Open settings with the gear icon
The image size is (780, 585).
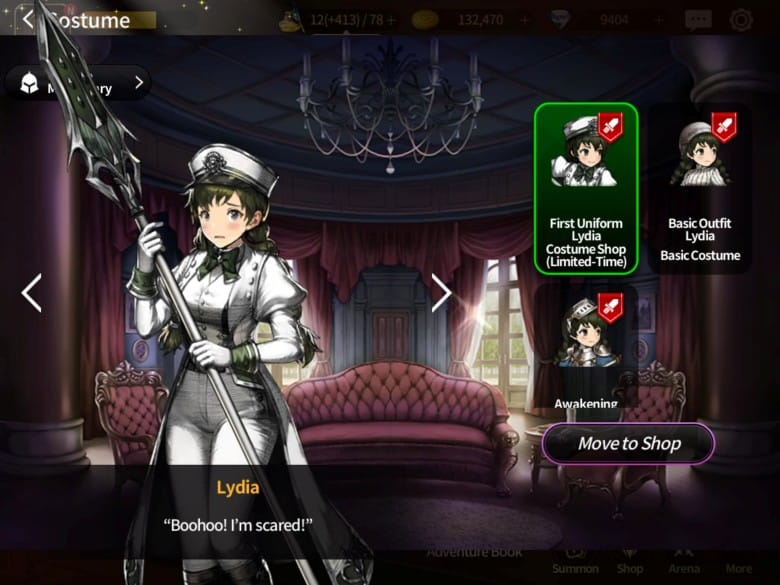point(741,19)
